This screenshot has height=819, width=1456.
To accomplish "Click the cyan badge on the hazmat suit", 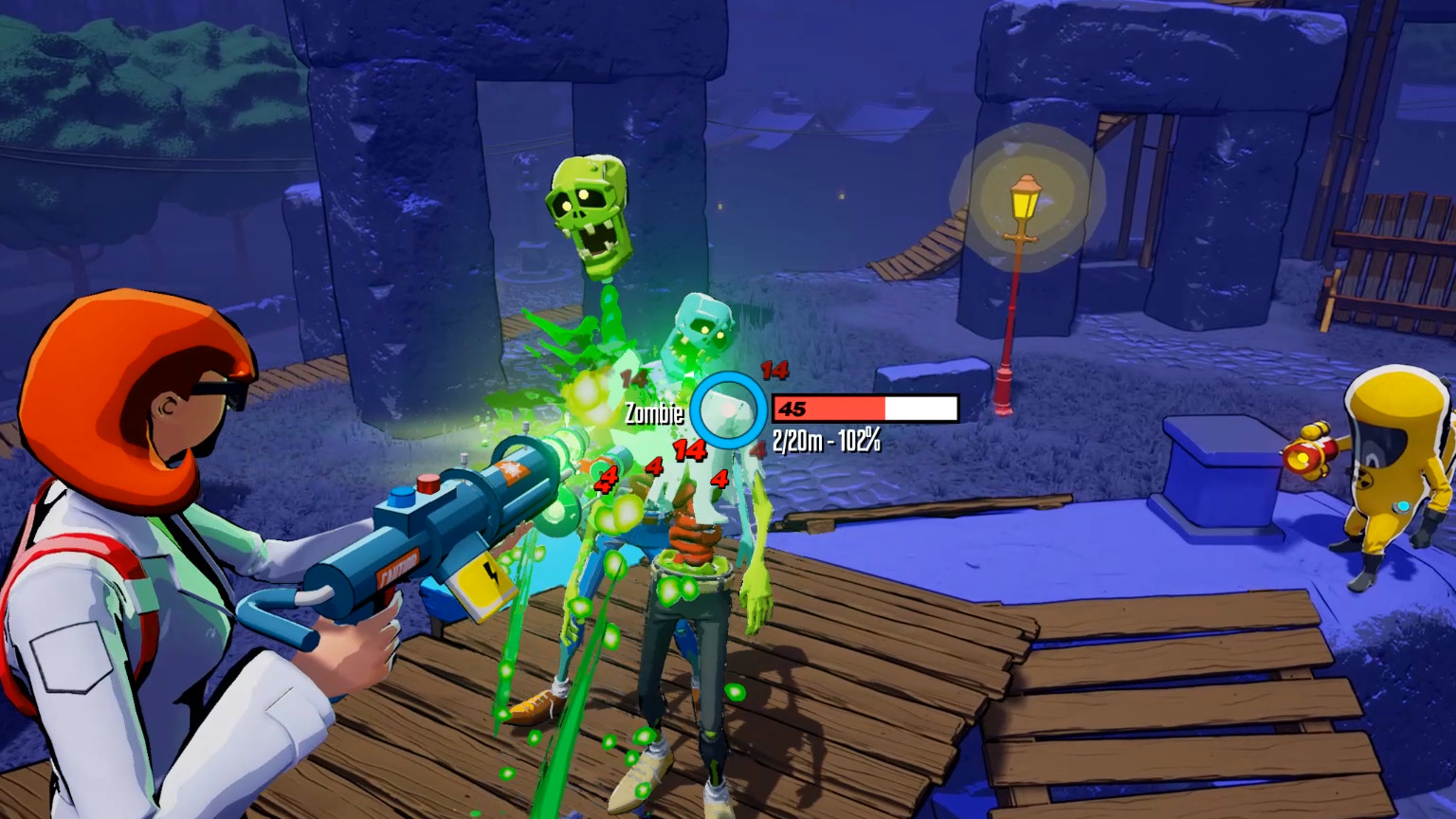I will (1403, 505).
